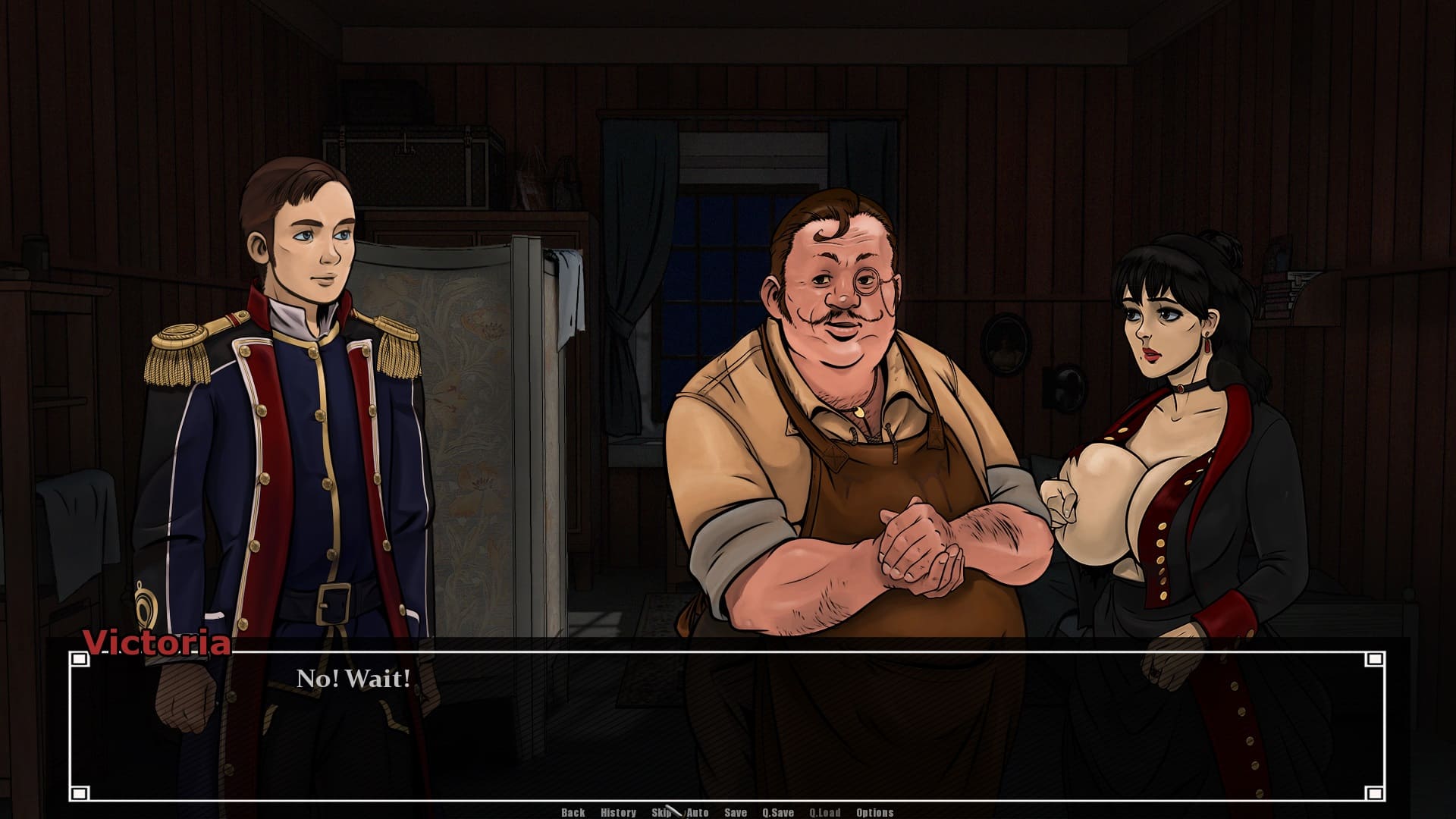The image size is (1456, 819).
Task: Activate Skip mode in the quick menu
Action: tap(661, 812)
